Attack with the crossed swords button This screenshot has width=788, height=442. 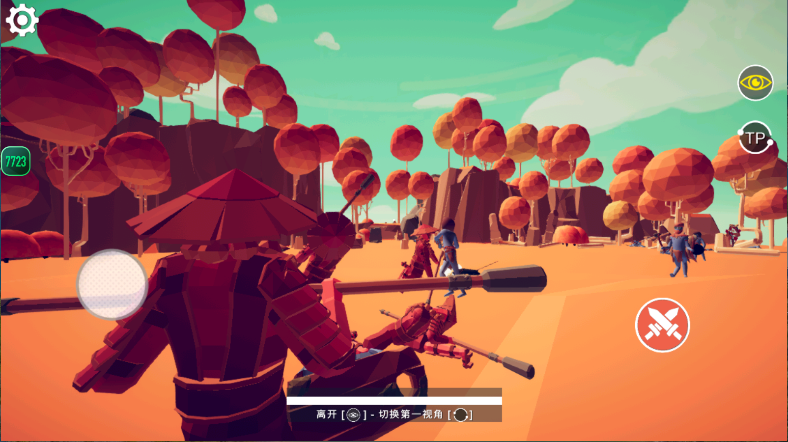[662, 325]
